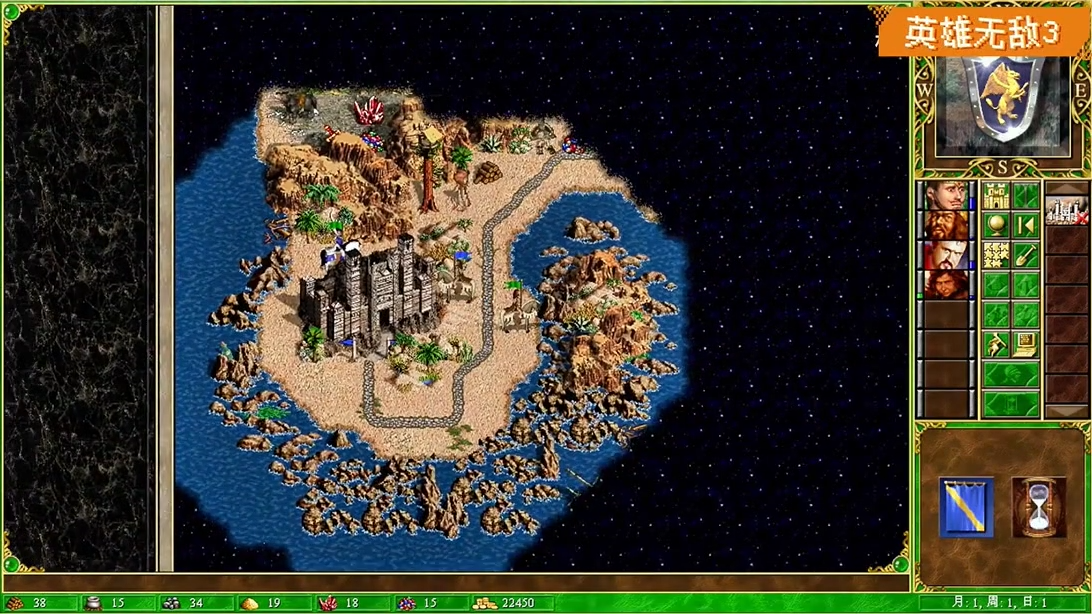The image size is (1092, 614).
Task: Select the town thumbnail in the town list
Action: [x=1066, y=210]
